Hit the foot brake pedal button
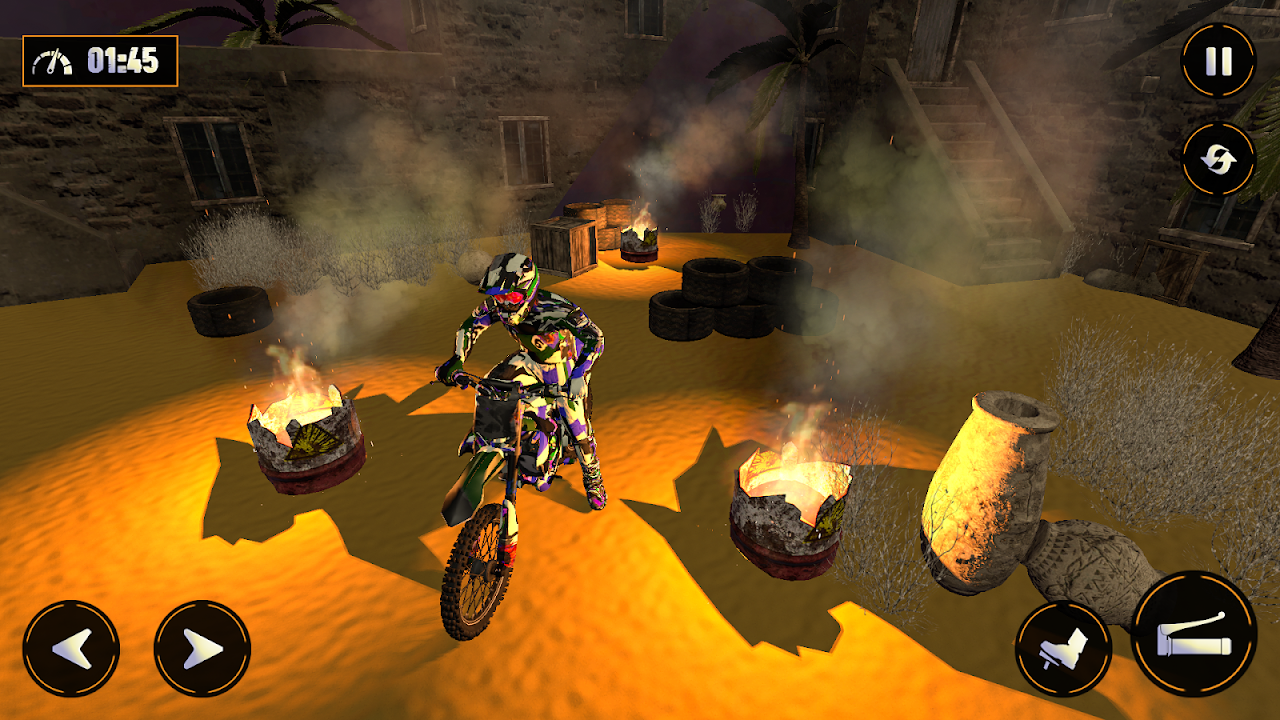This screenshot has width=1280, height=720. click(x=1063, y=649)
